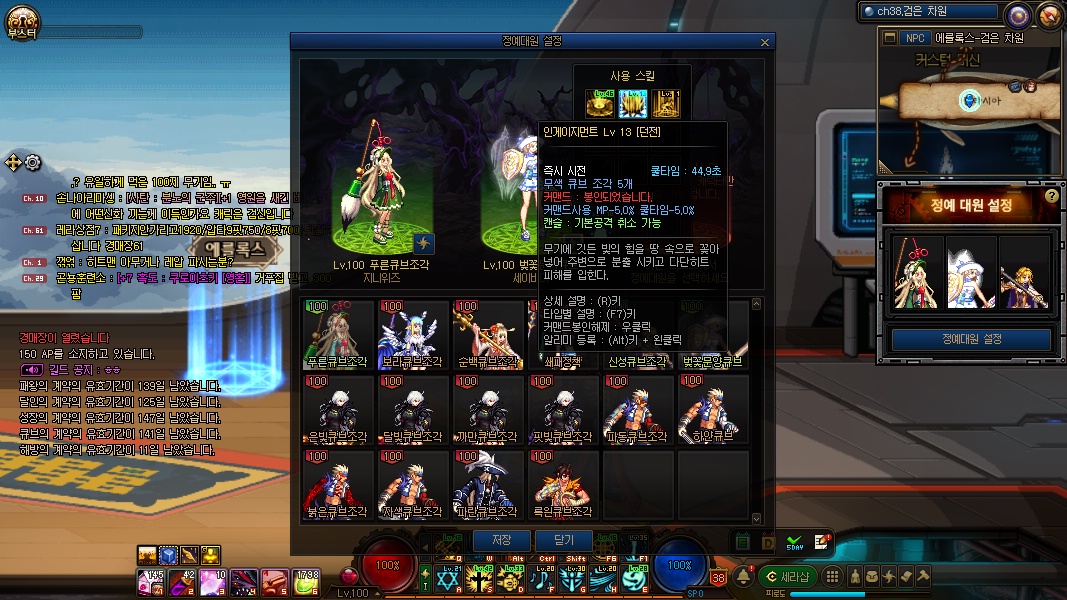
Task: Select the 파란큐브조각 pirate-hat character tile
Action: click(489, 485)
